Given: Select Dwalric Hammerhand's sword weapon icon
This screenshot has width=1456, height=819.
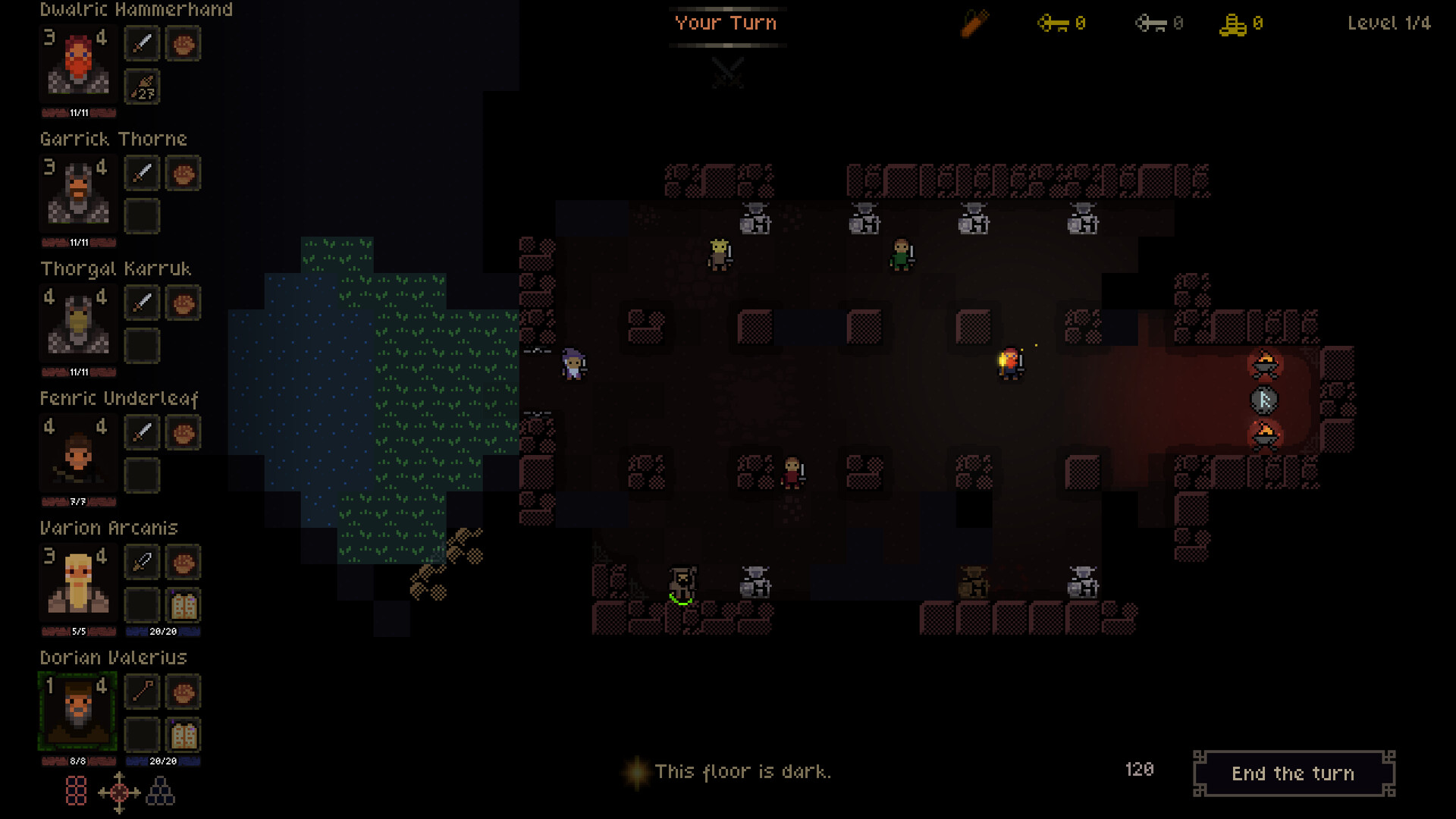Looking at the screenshot, I should click(141, 43).
